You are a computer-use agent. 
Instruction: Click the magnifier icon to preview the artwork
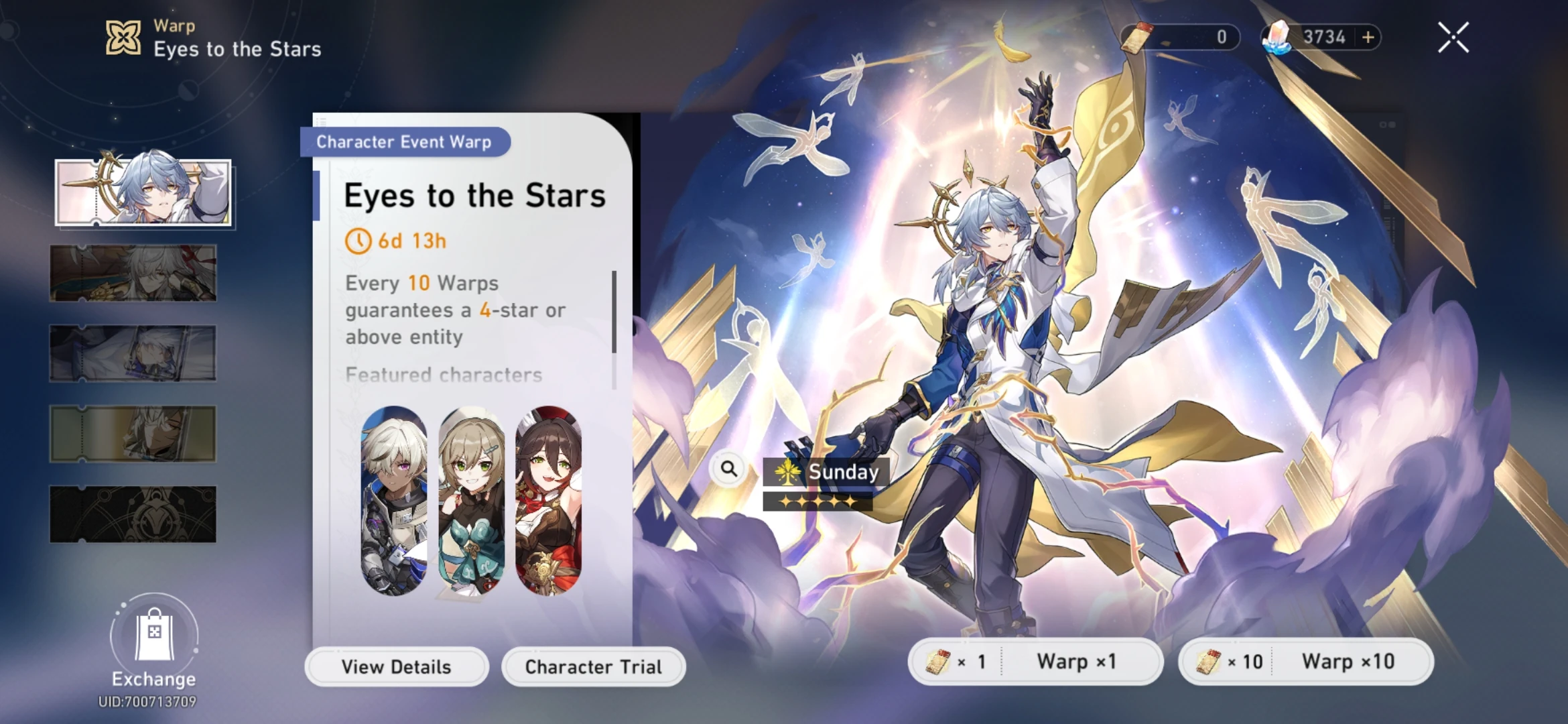pyautogui.click(x=728, y=469)
